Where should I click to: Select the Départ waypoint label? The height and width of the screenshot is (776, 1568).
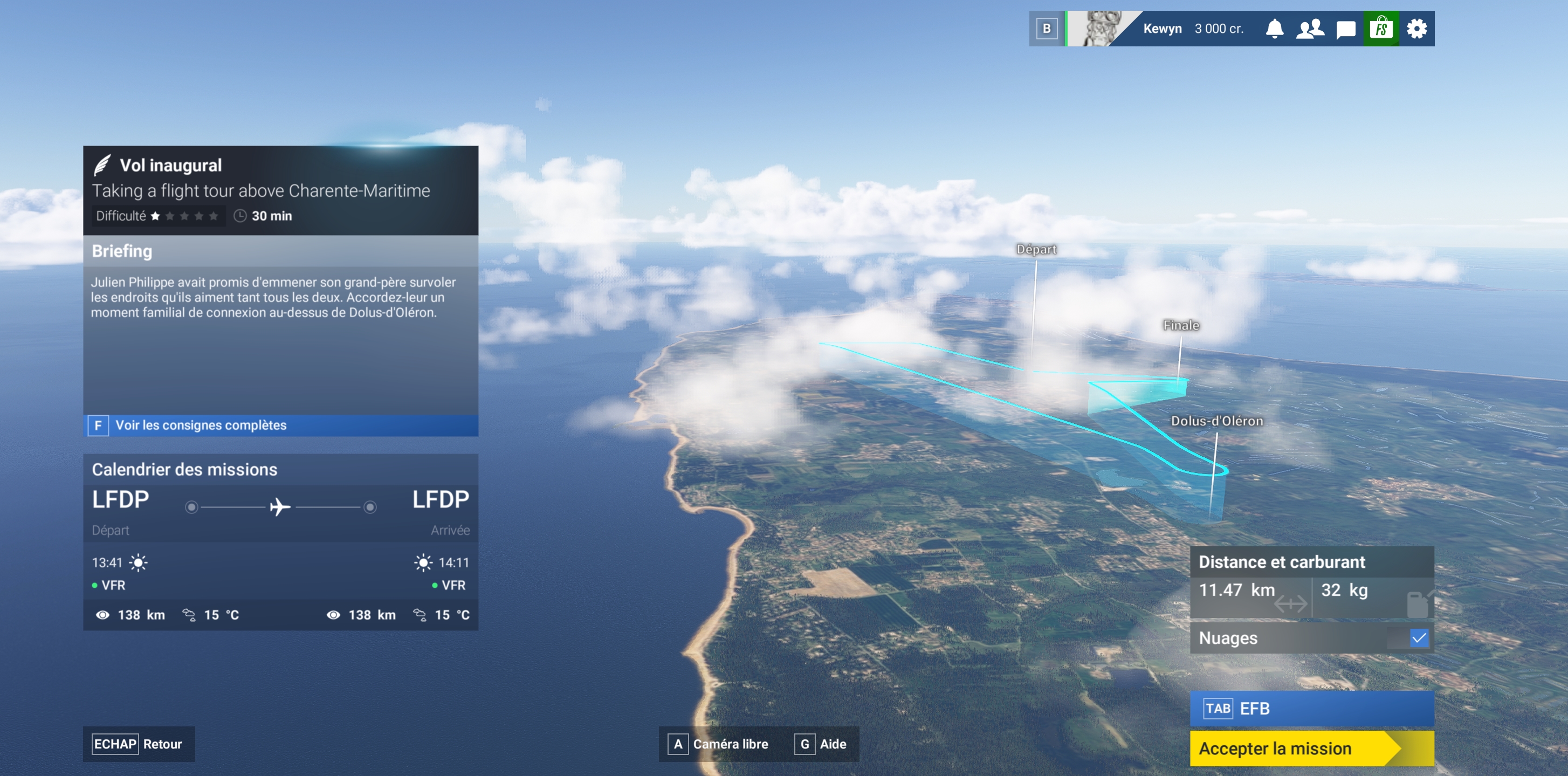pos(1036,250)
